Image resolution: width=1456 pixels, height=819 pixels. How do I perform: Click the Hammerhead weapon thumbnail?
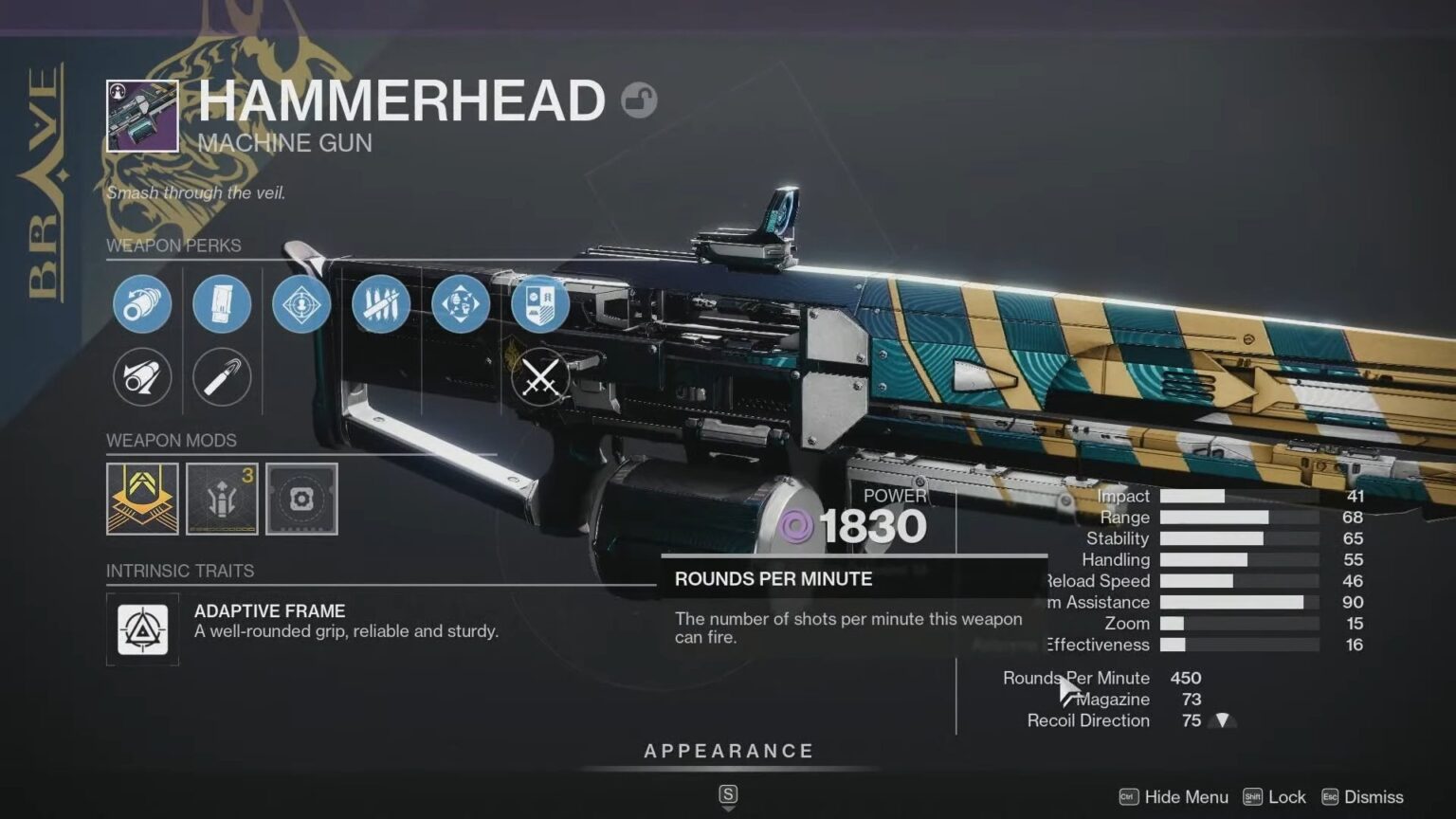(x=142, y=113)
